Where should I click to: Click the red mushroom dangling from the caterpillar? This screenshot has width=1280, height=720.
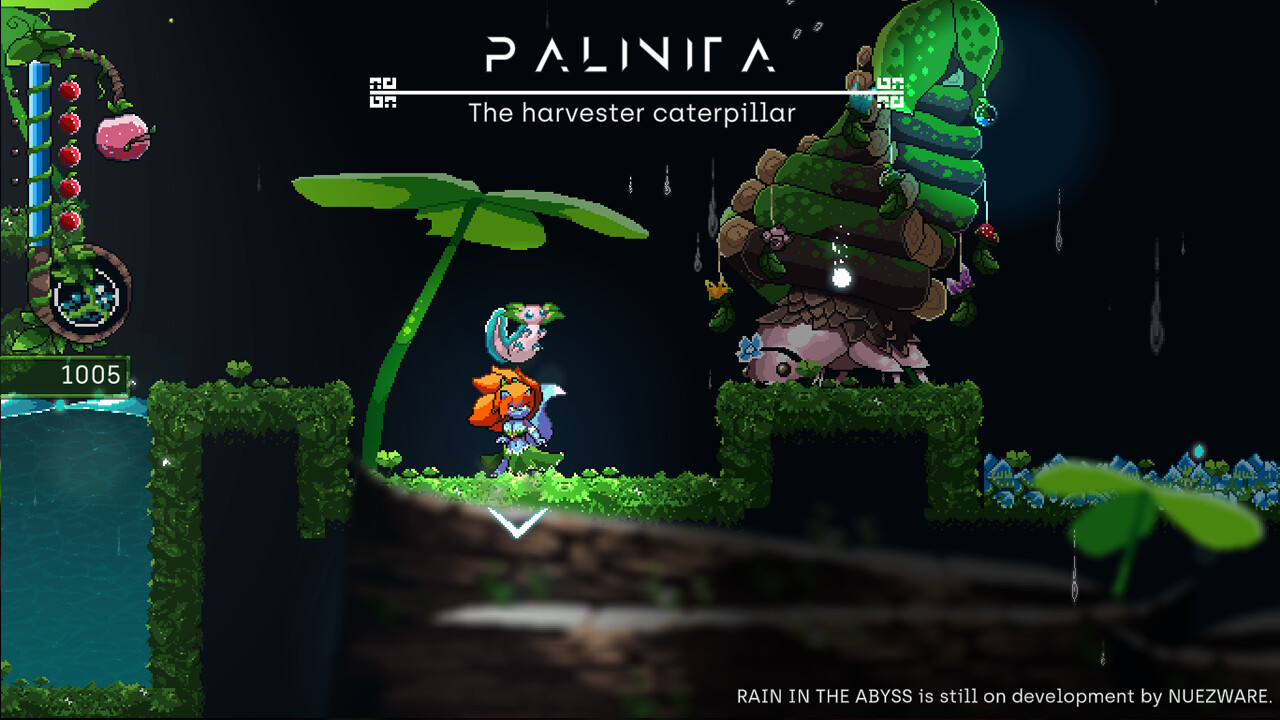point(986,233)
